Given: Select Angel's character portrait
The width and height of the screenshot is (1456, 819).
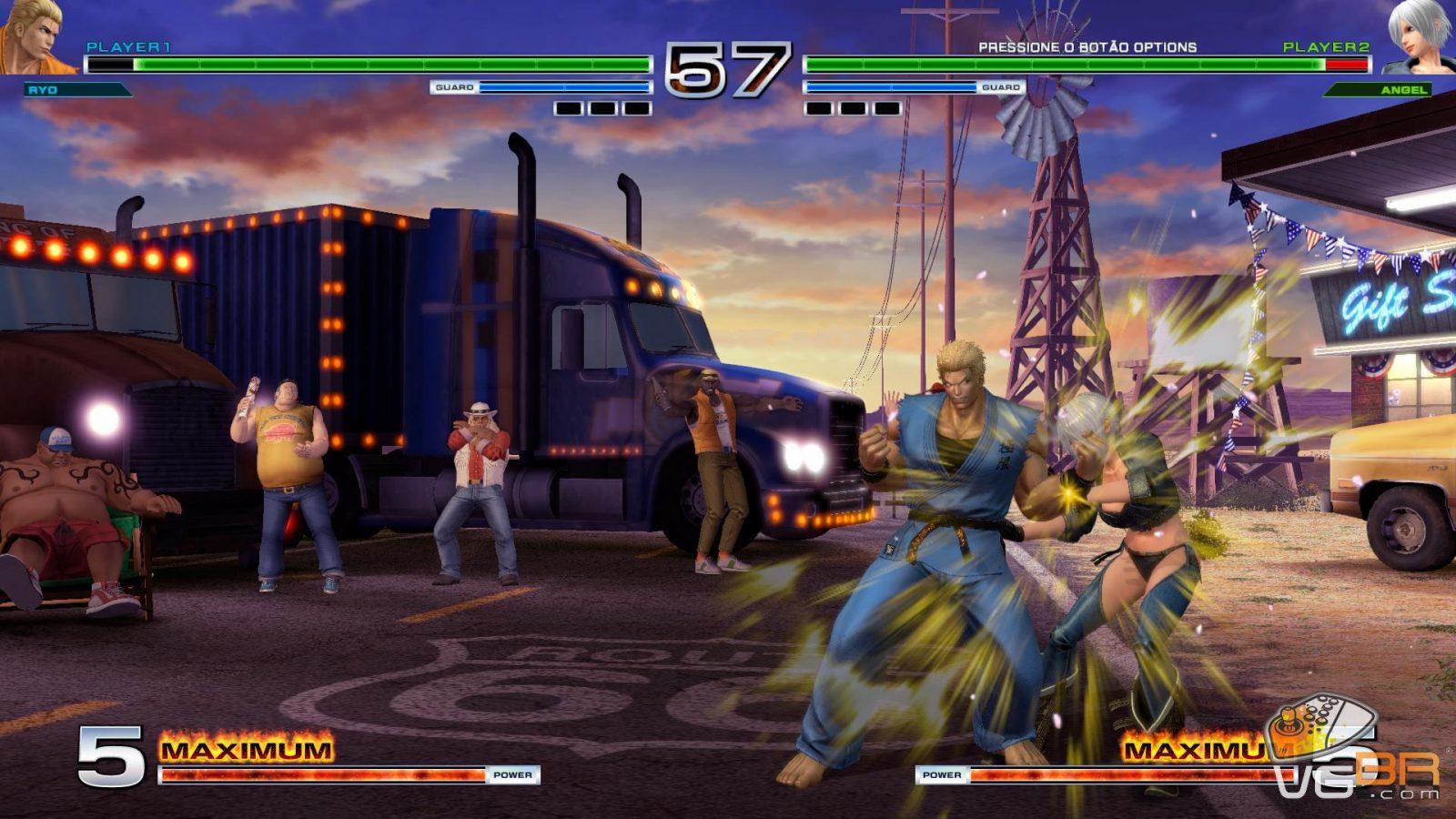Looking at the screenshot, I should click(x=1420, y=36).
